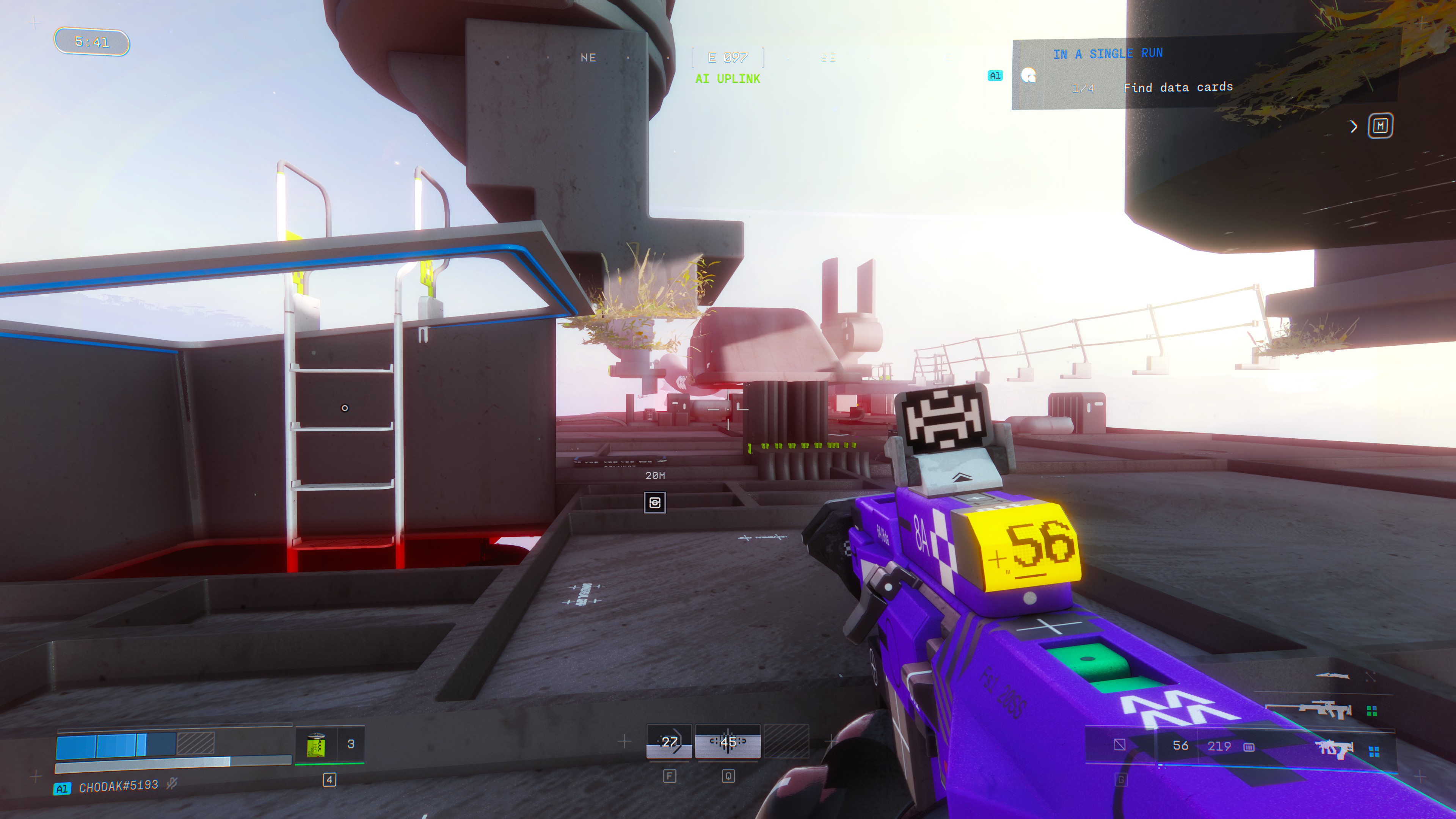Activate the chevron ability showing 27
Viewport: 1456px width, 819px height.
click(x=669, y=742)
